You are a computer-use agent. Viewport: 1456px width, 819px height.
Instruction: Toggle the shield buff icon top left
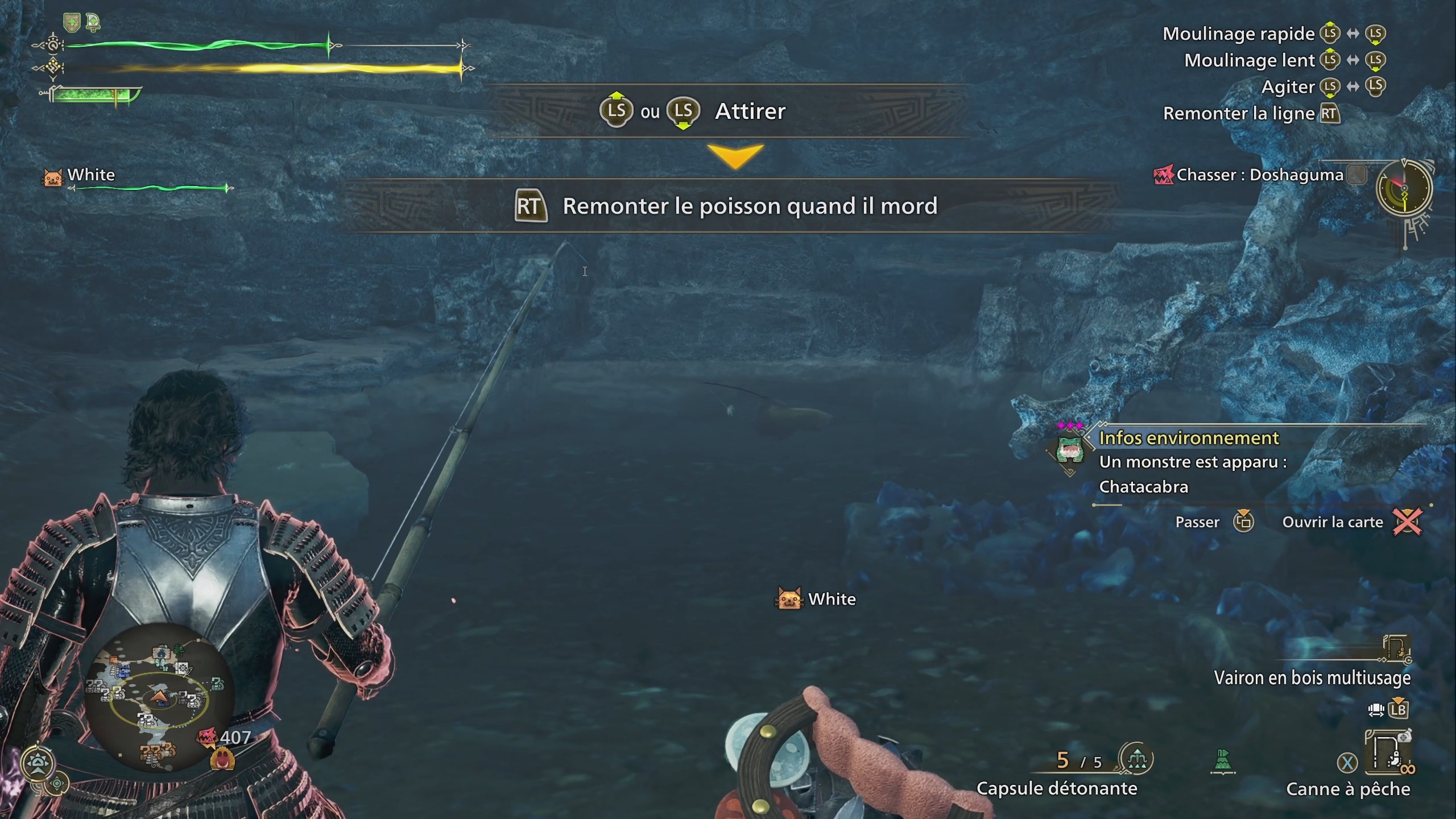pos(72,22)
